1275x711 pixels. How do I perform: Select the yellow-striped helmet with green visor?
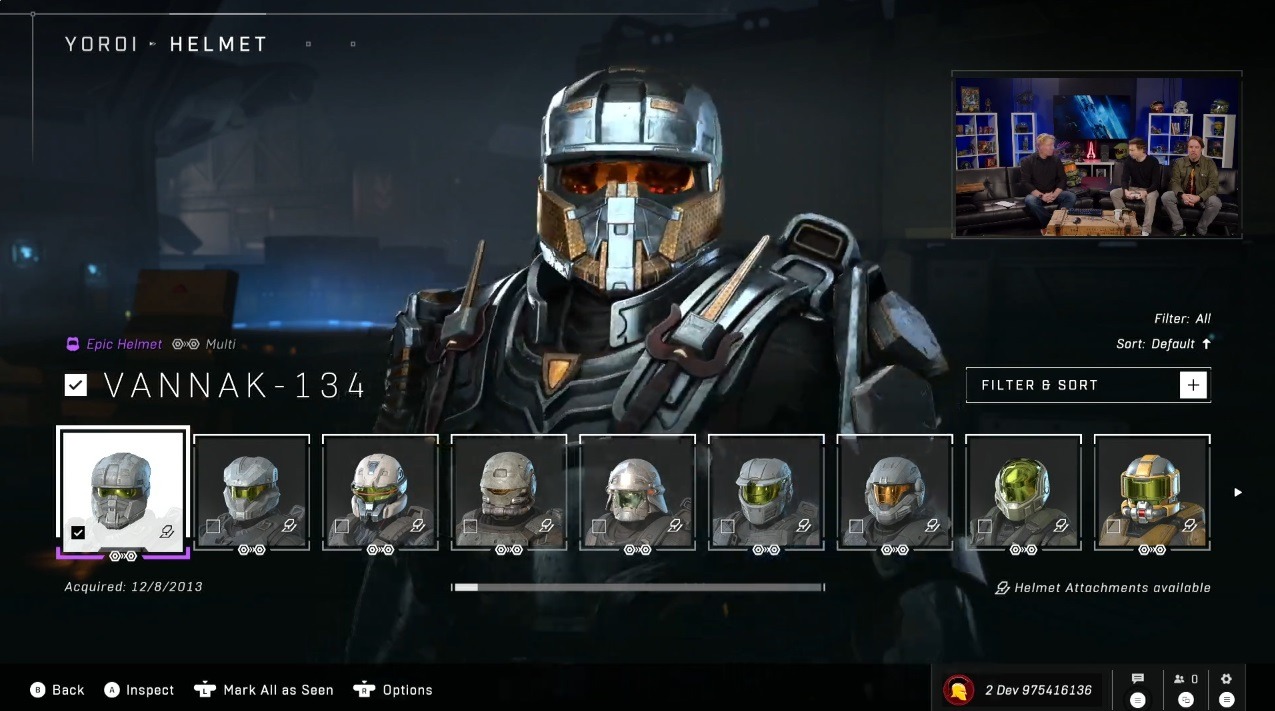(1152, 491)
